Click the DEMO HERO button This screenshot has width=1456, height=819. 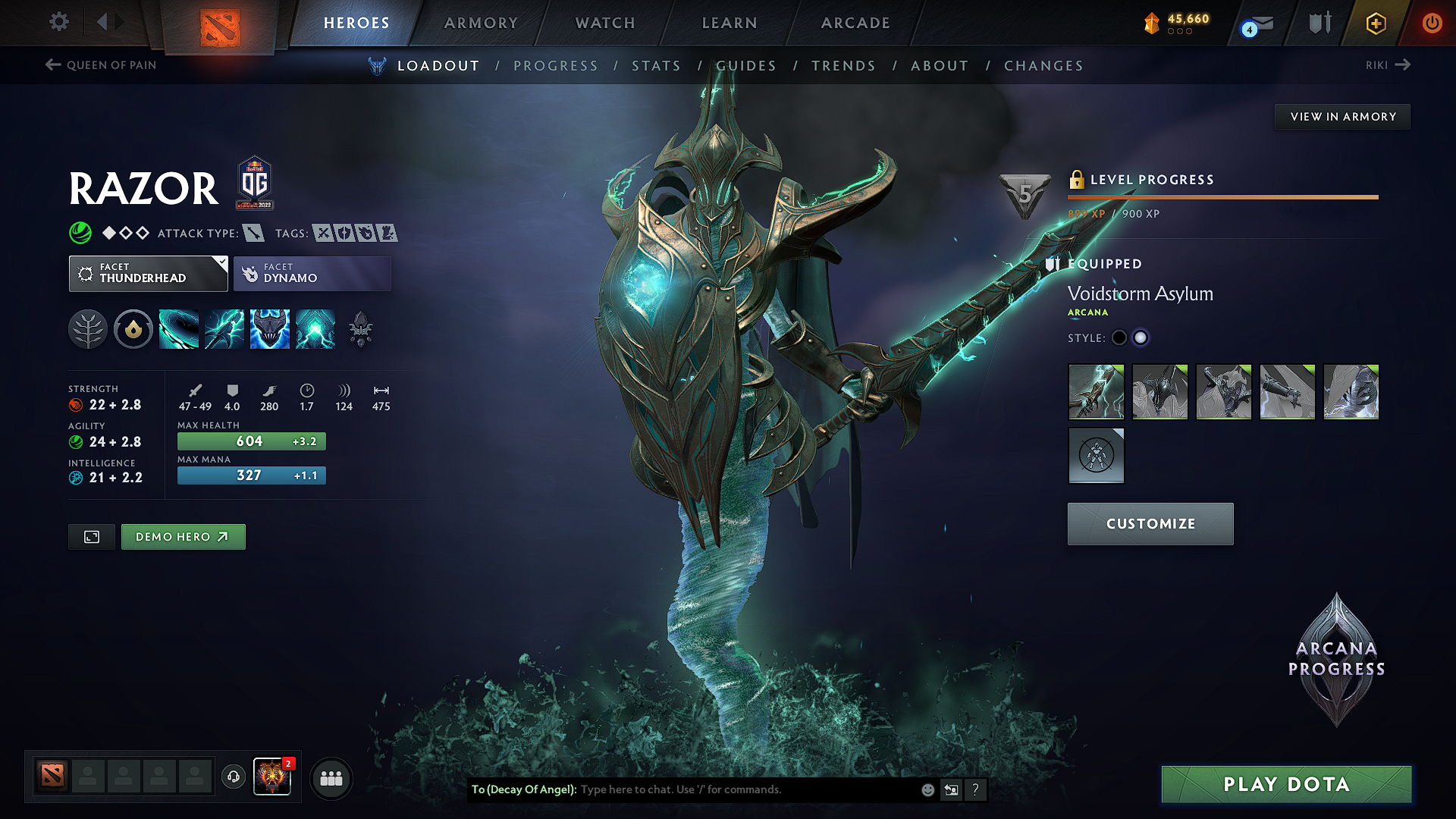[x=183, y=536]
